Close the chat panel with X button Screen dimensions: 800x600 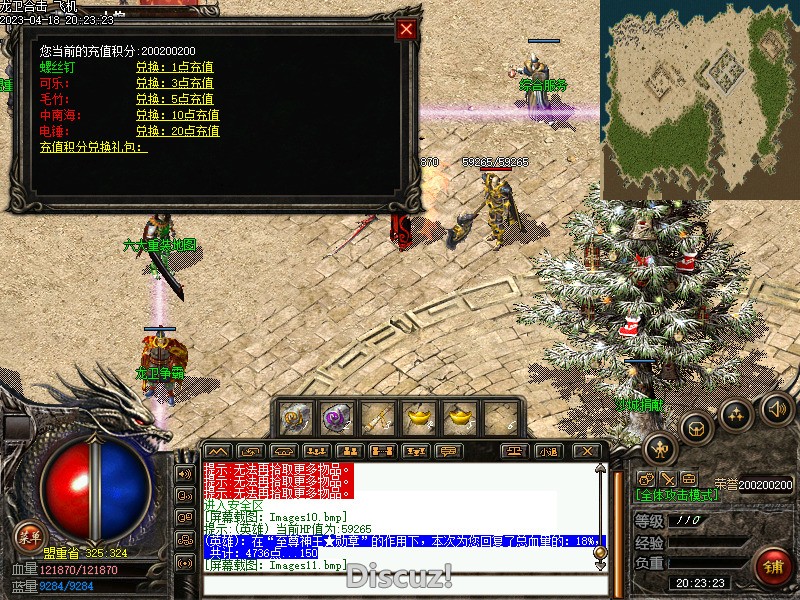(587, 451)
